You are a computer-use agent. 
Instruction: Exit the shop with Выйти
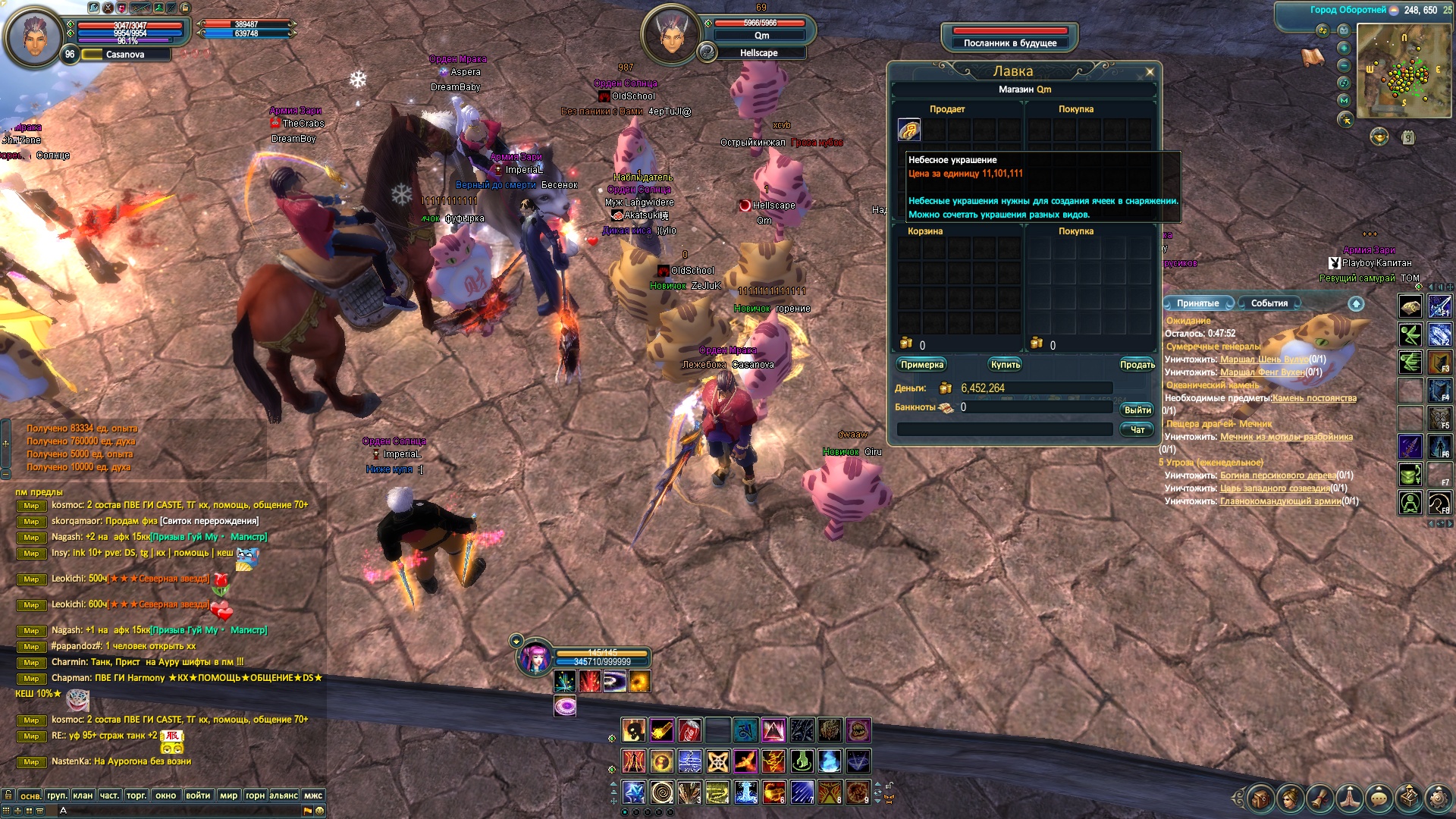(1137, 409)
